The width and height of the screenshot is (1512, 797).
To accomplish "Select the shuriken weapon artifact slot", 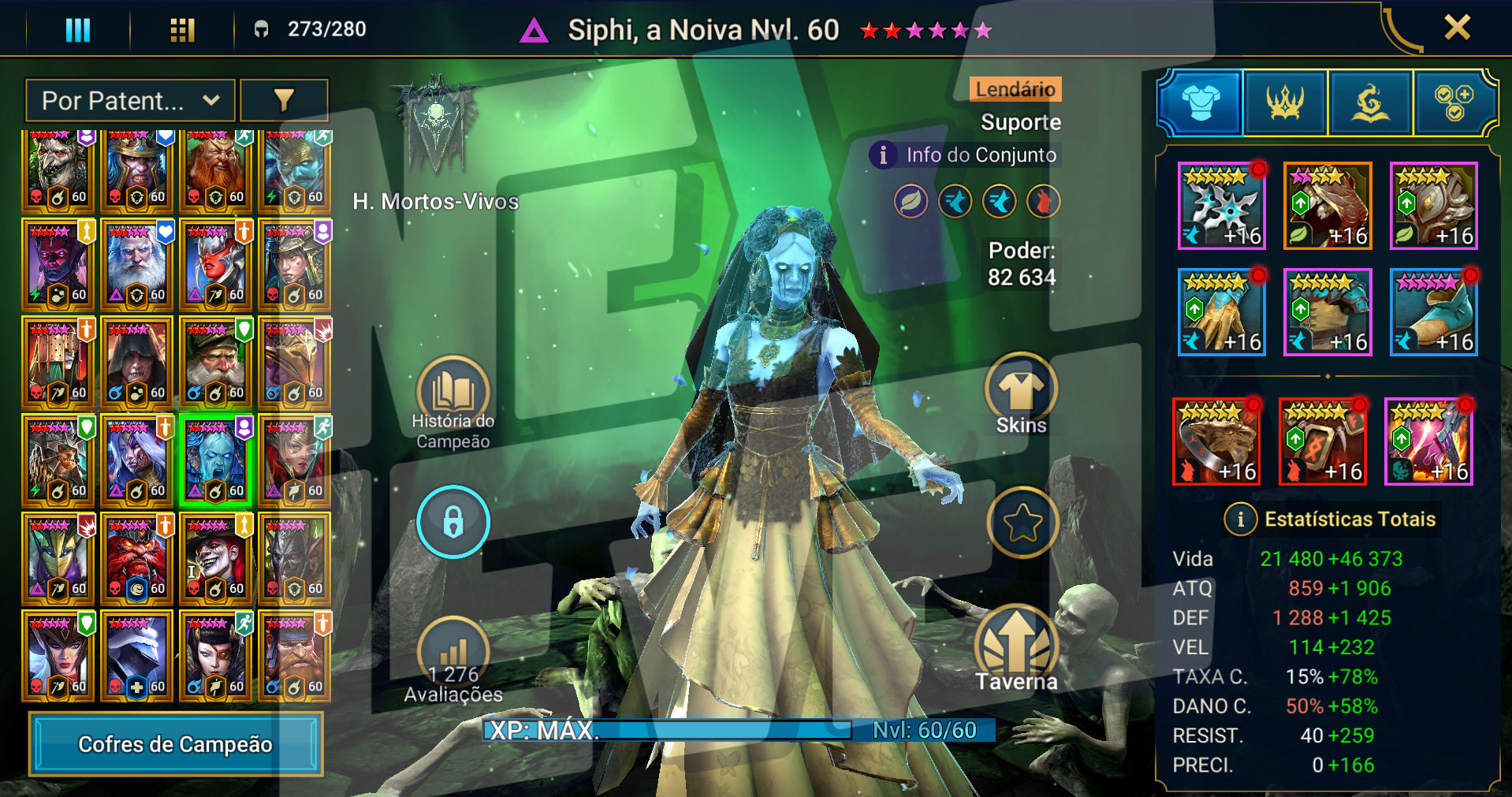I will click(x=1221, y=207).
